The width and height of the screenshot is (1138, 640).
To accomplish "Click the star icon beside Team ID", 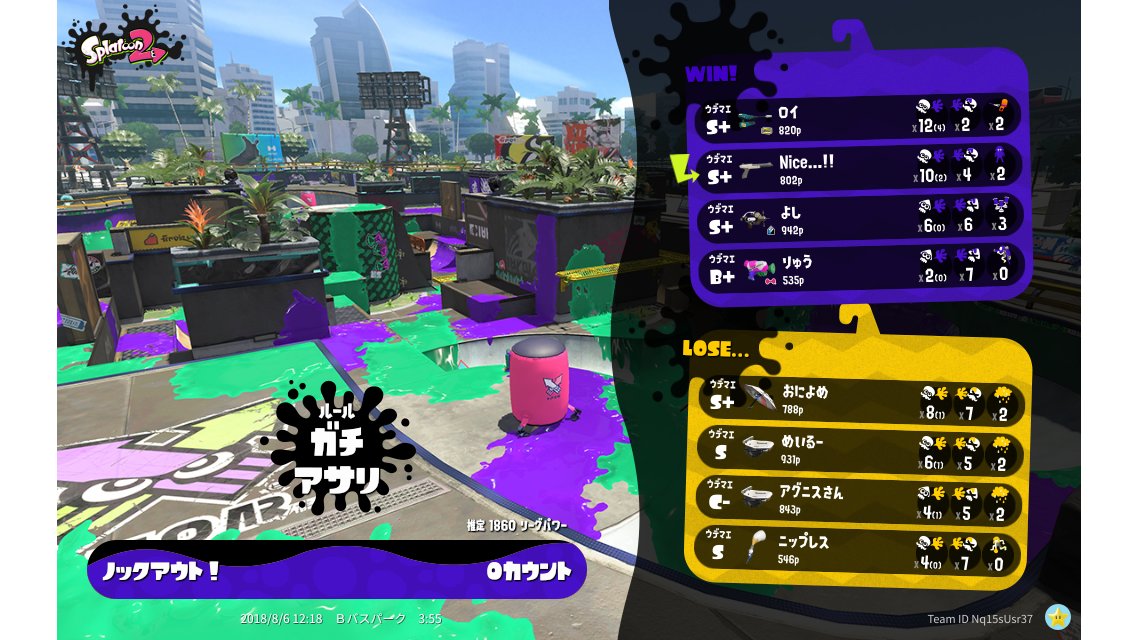I will (1059, 618).
